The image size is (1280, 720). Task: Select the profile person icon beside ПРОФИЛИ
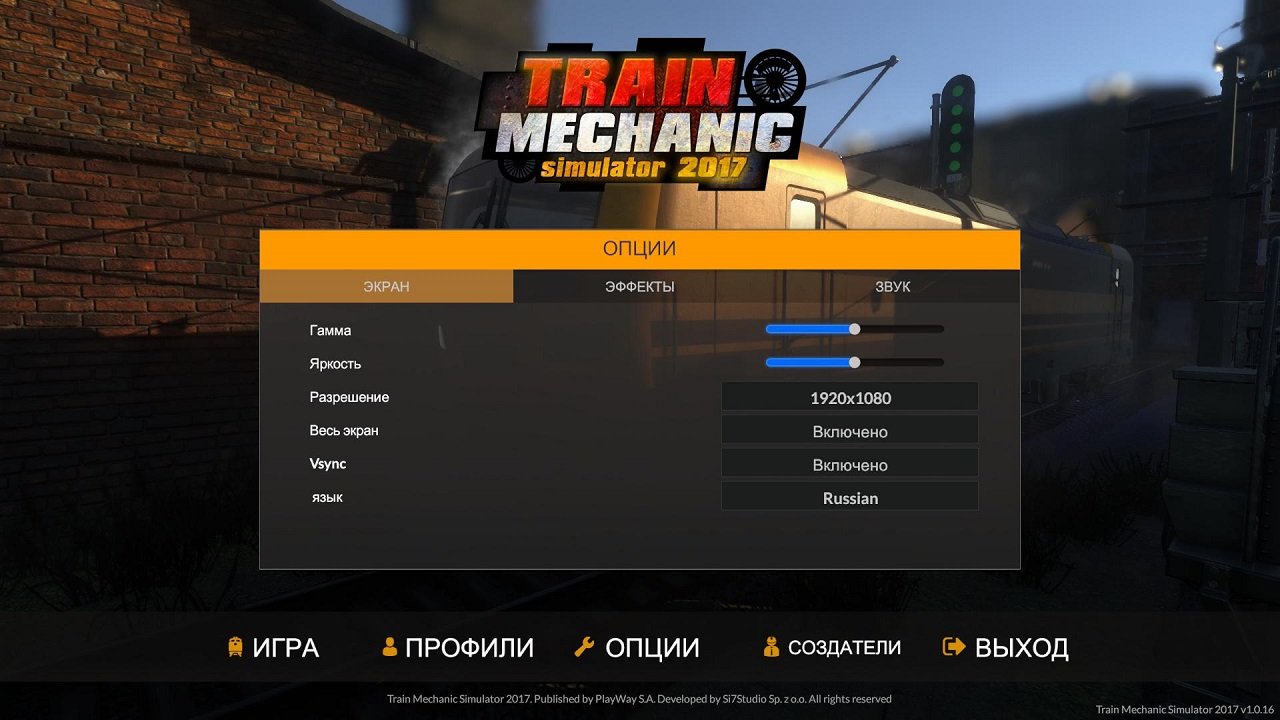(x=389, y=646)
